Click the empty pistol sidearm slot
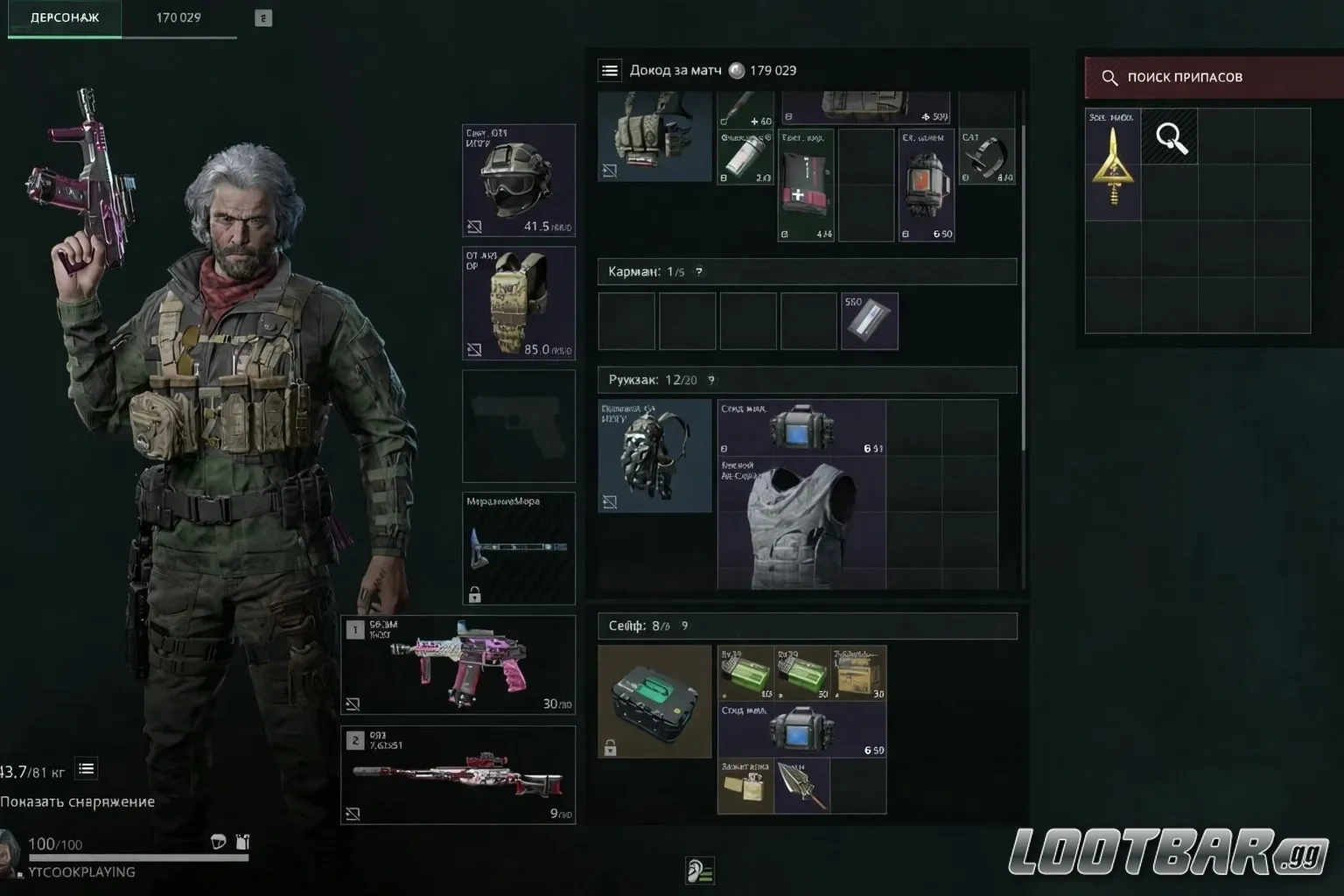This screenshot has height=896, width=1344. (x=519, y=426)
